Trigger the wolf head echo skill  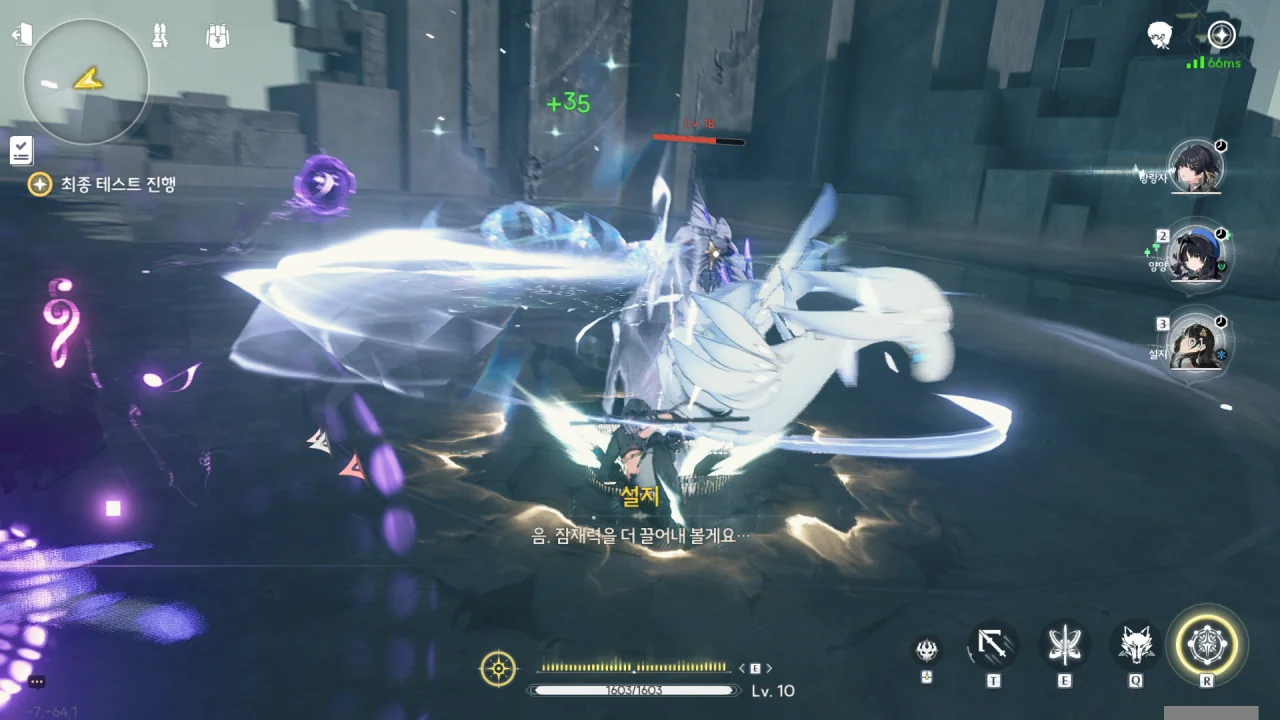[x=1136, y=645]
